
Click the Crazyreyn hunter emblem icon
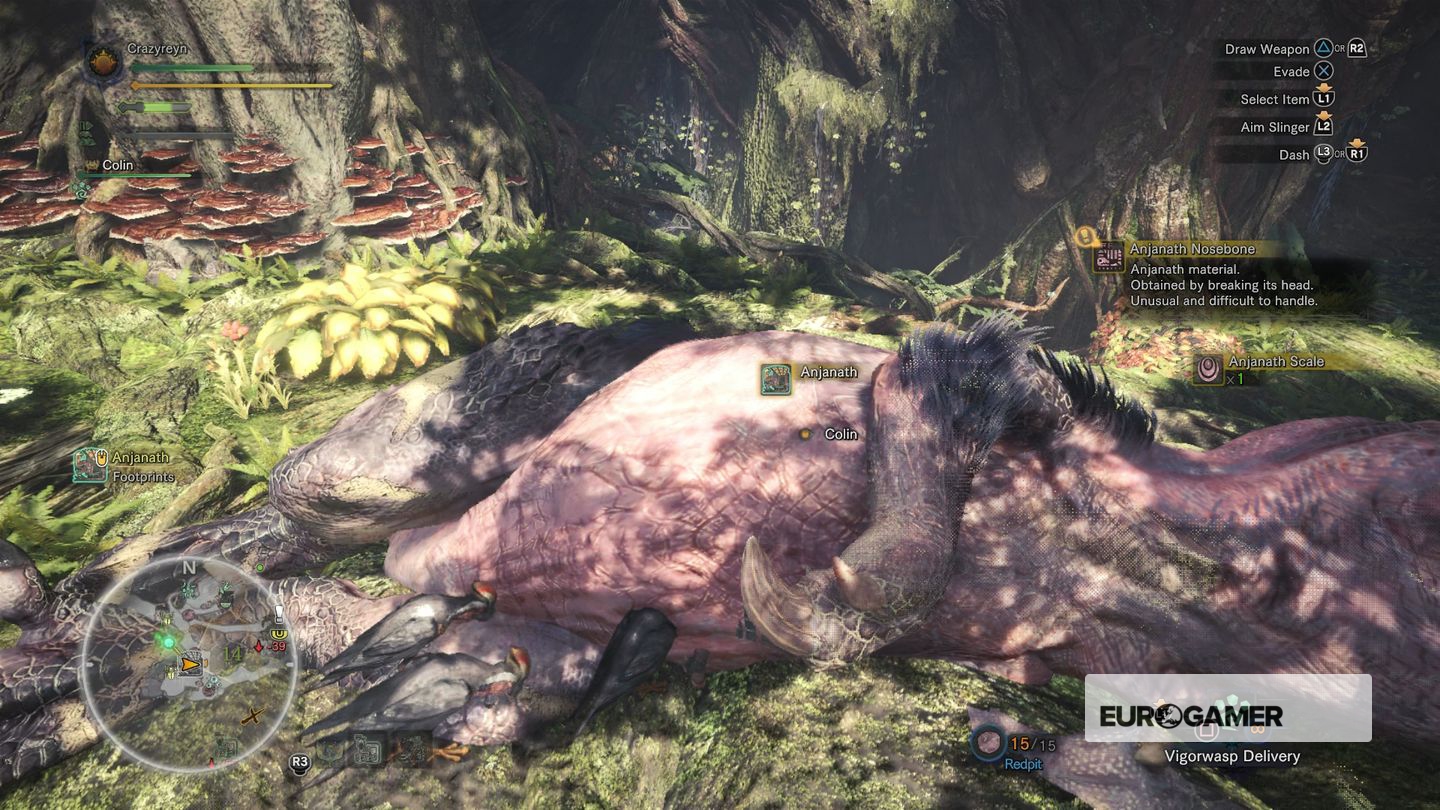point(103,62)
